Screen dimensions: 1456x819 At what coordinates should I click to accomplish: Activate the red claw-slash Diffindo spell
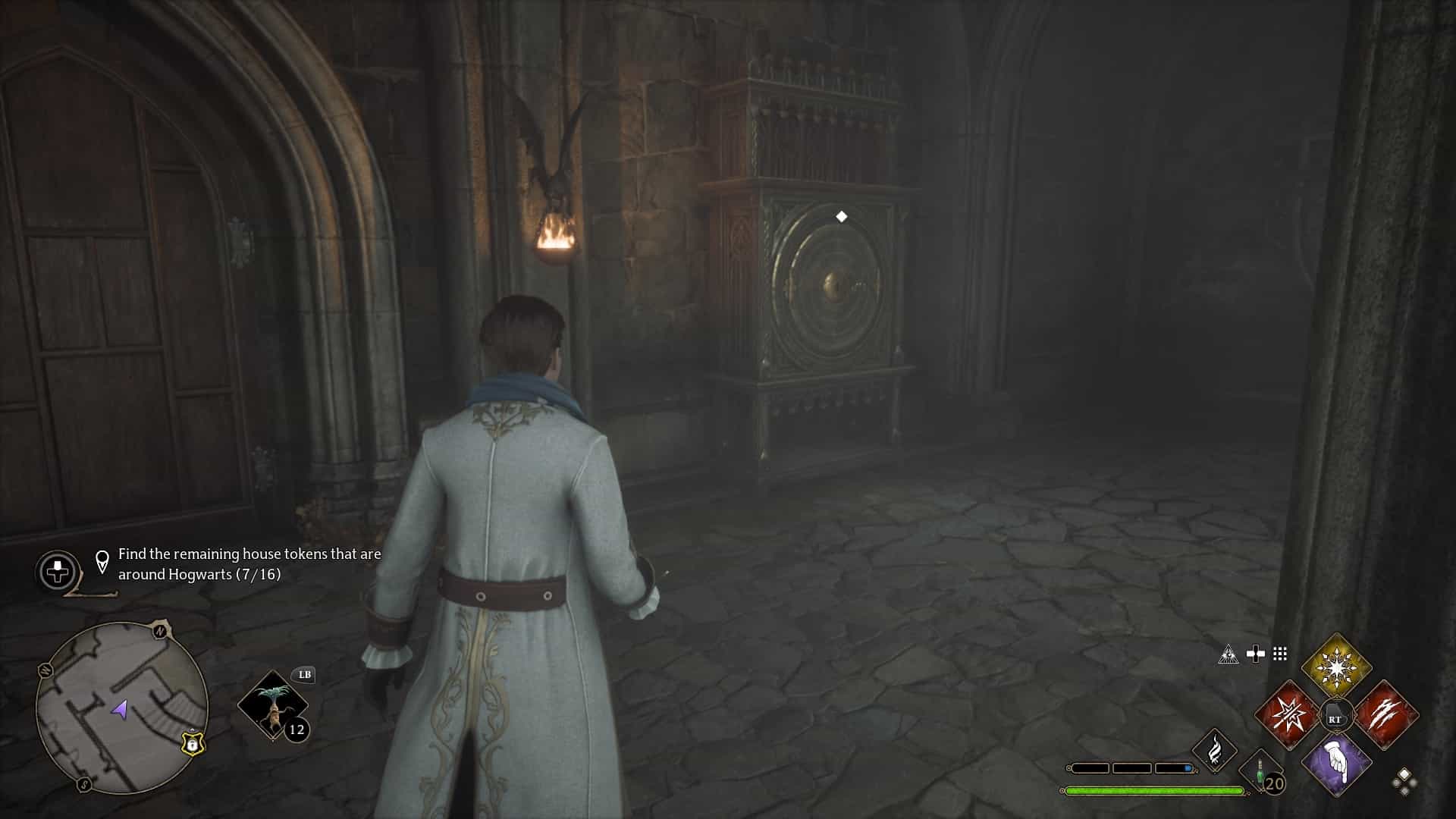click(1385, 715)
